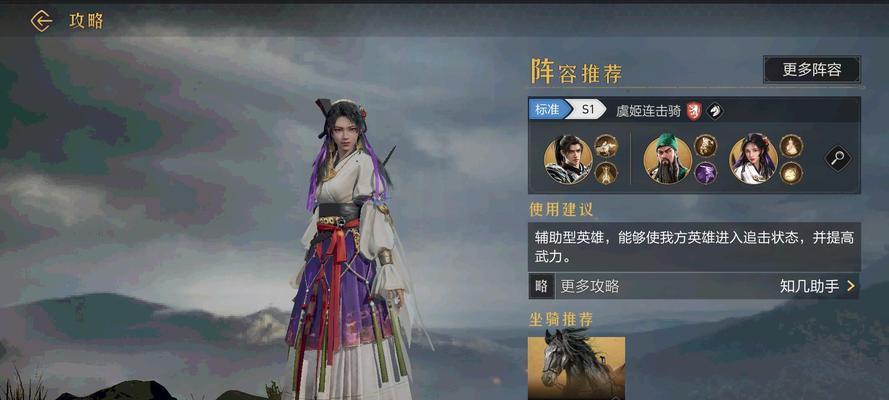The image size is (889, 400).
Task: Inspect the lineup with the magnifier icon
Action: (x=837, y=158)
